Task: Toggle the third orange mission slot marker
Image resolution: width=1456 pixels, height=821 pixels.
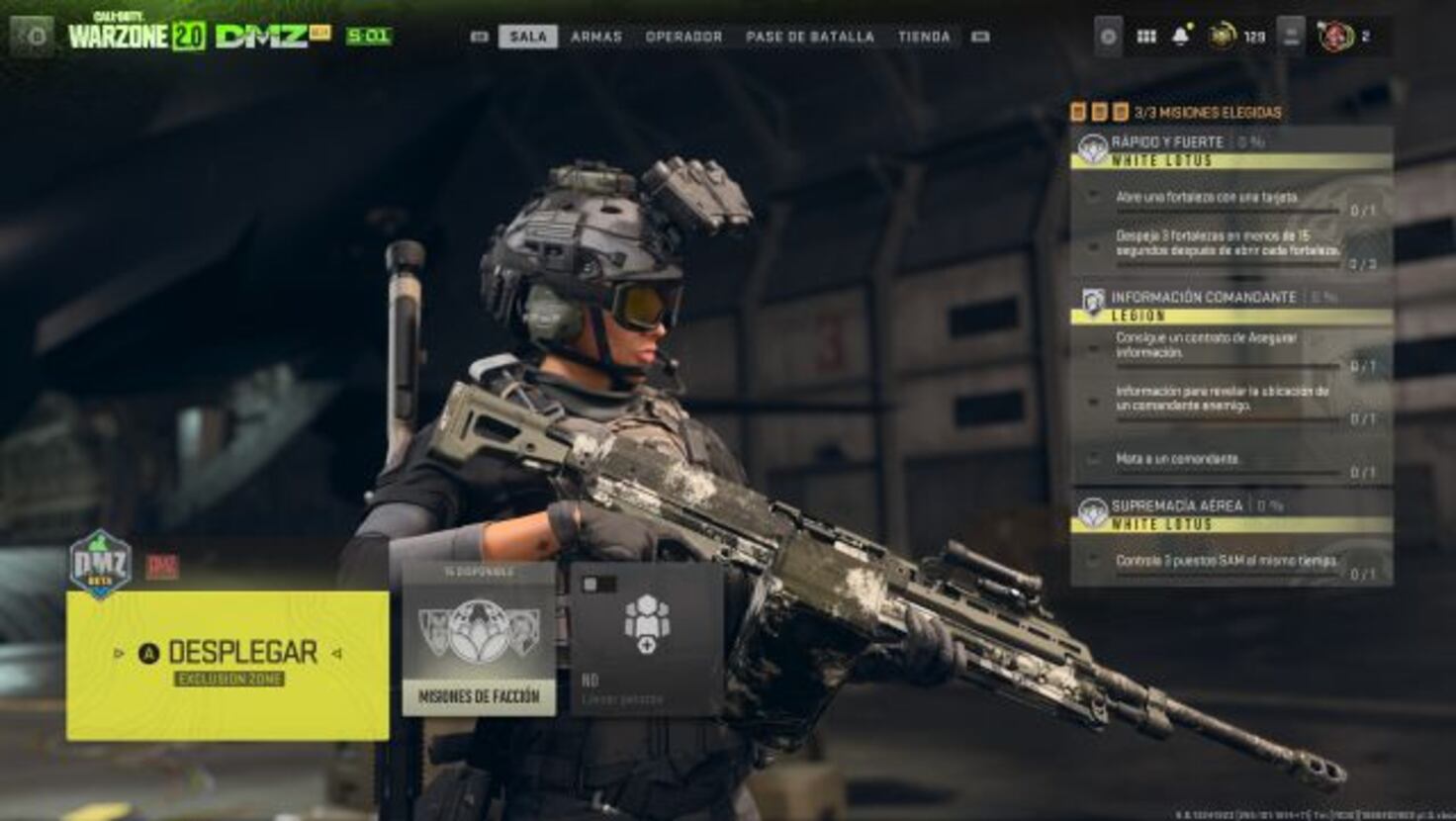Action: coord(1120,110)
